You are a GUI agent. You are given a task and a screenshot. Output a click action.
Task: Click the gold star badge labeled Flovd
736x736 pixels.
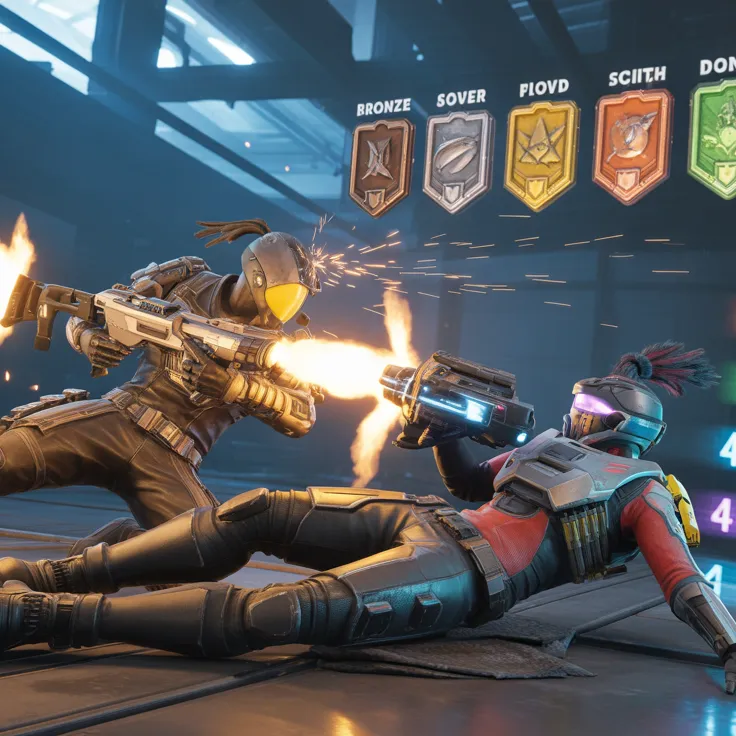541,154
